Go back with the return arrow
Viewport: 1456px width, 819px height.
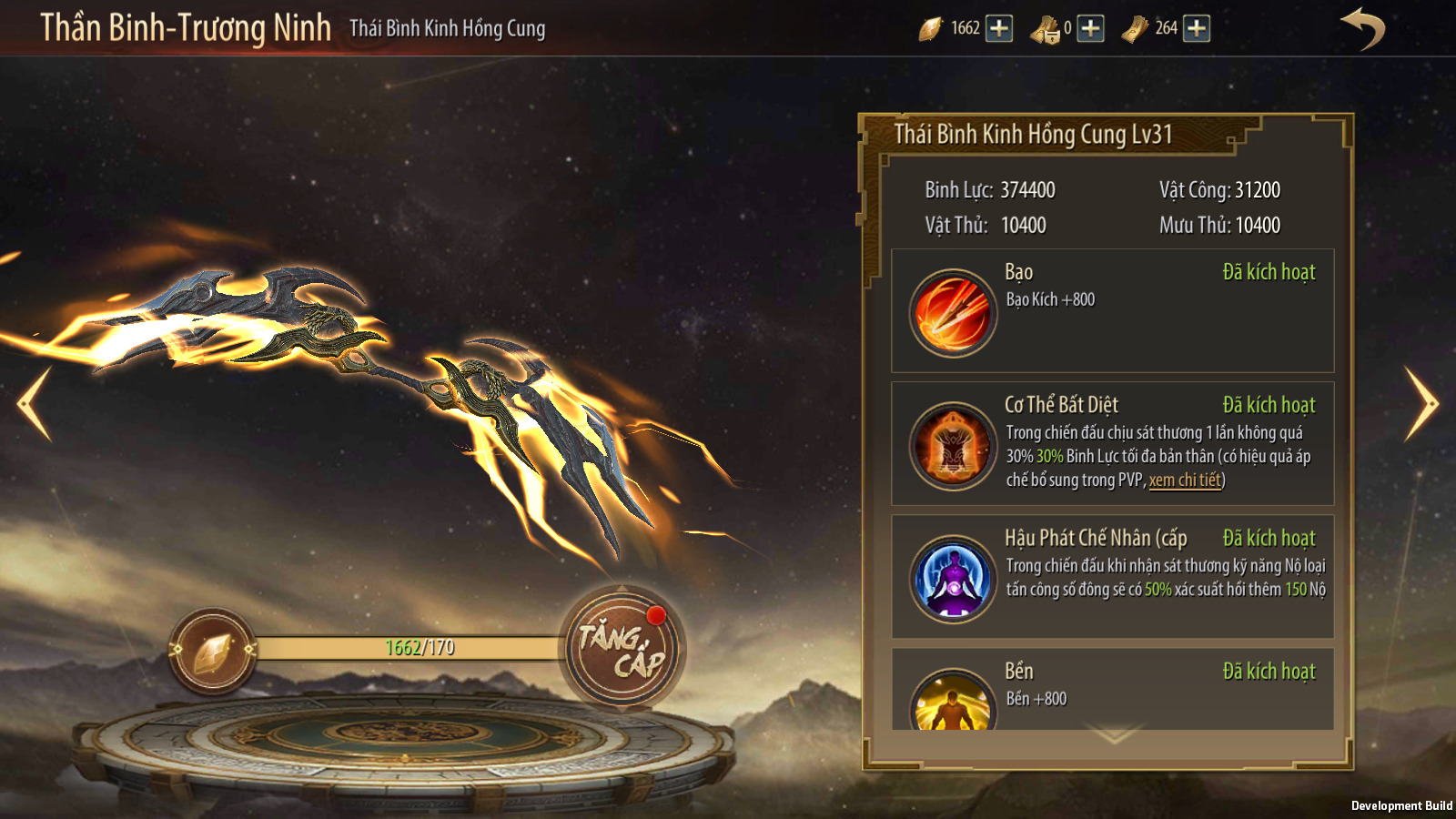click(x=1362, y=28)
